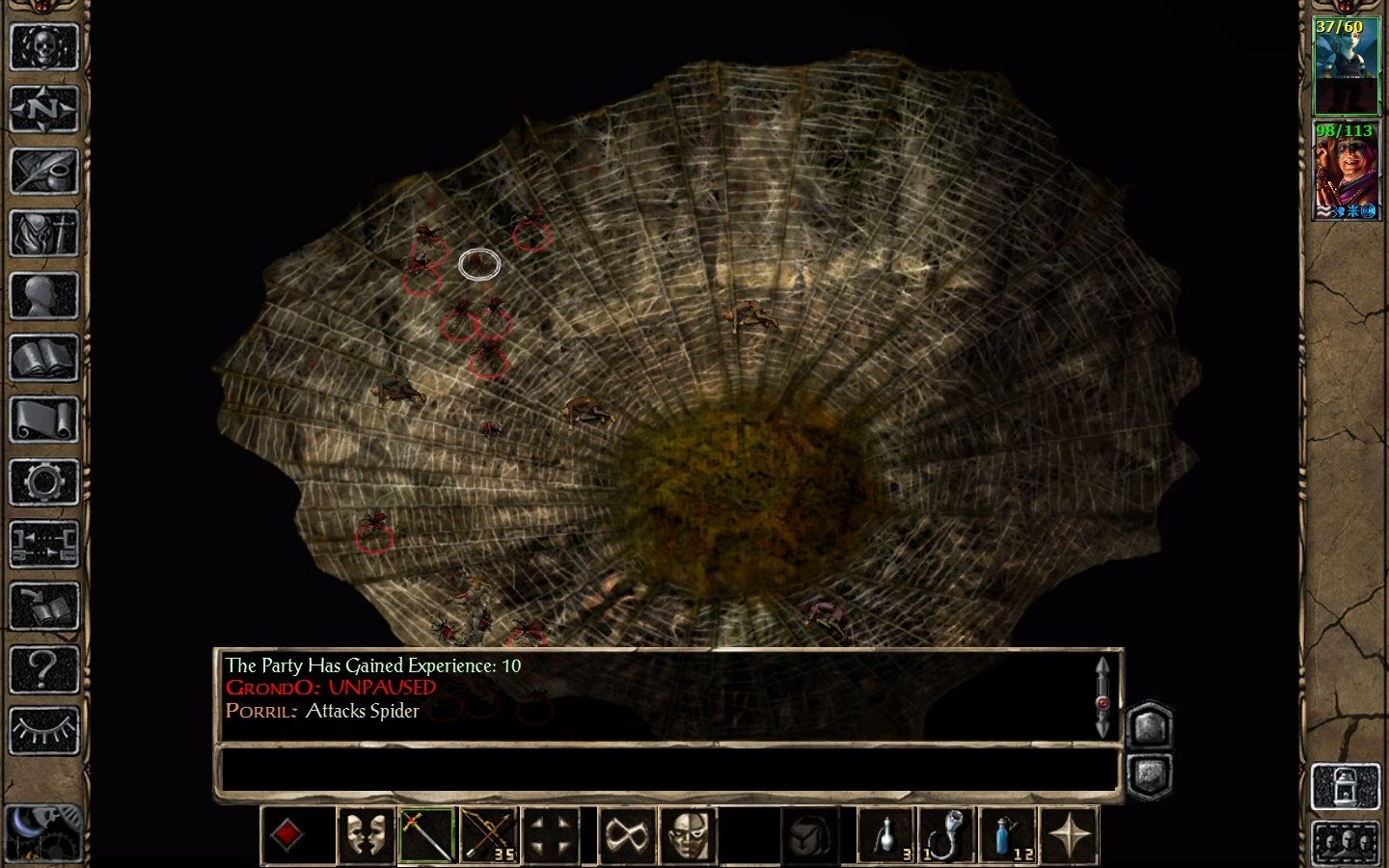Image resolution: width=1389 pixels, height=868 pixels.
Task: Toggle party AI with the lantern button
Action: click(1347, 787)
